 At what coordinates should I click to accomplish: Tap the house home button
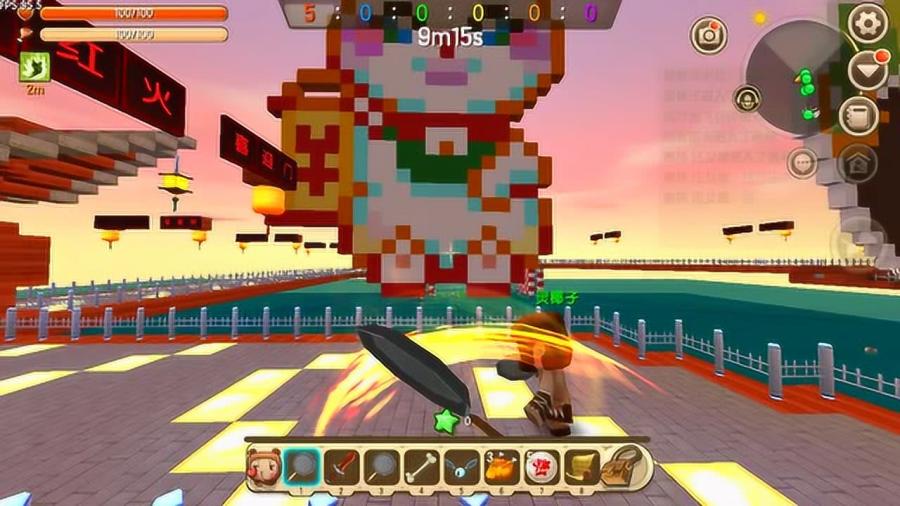858,163
